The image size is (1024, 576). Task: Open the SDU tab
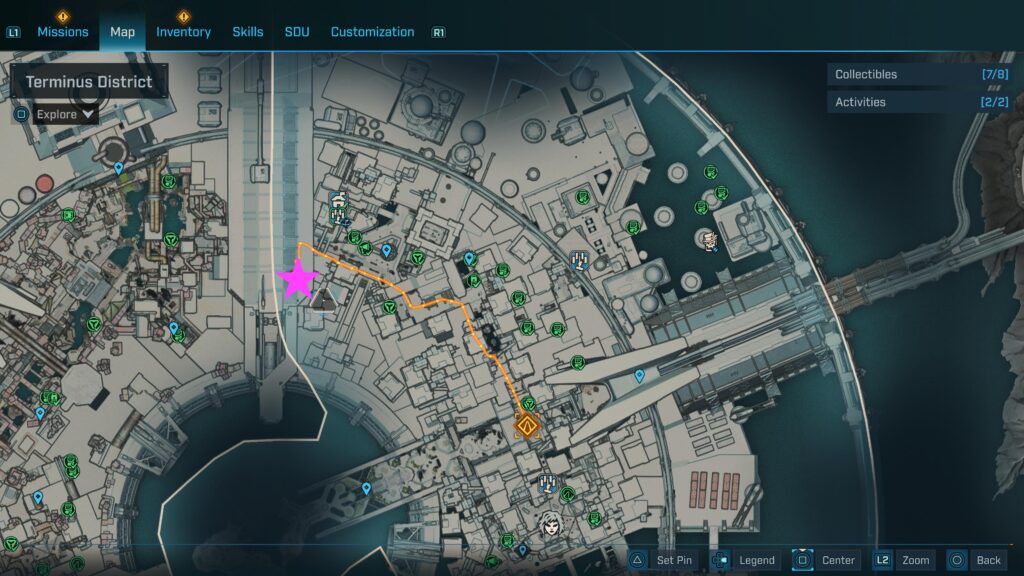[297, 32]
